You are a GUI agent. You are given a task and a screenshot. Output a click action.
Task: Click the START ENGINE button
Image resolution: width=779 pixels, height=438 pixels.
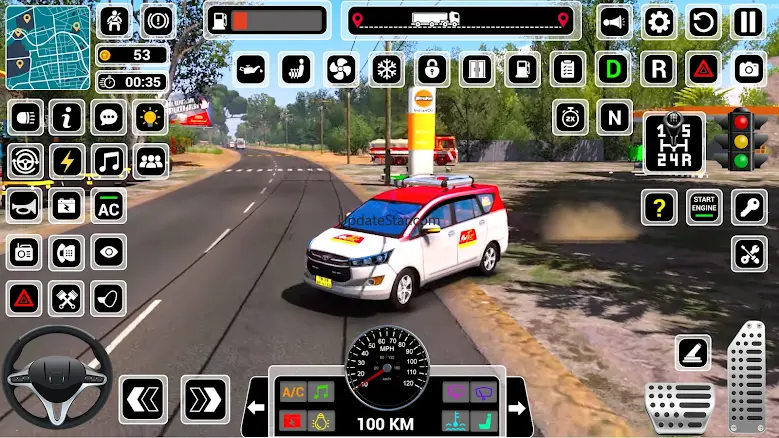704,207
